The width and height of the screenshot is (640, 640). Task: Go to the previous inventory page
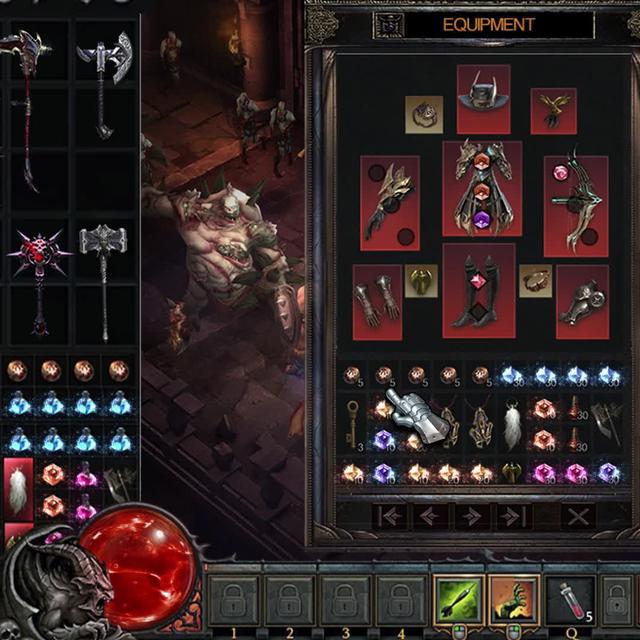click(x=430, y=516)
